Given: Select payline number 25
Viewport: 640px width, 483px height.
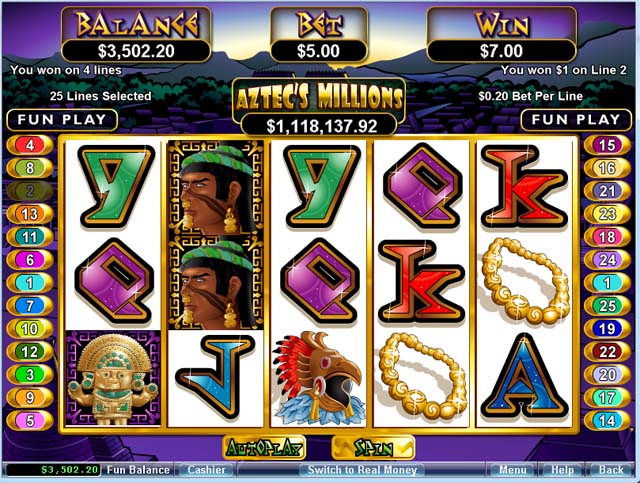Looking at the screenshot, I should coord(607,305).
